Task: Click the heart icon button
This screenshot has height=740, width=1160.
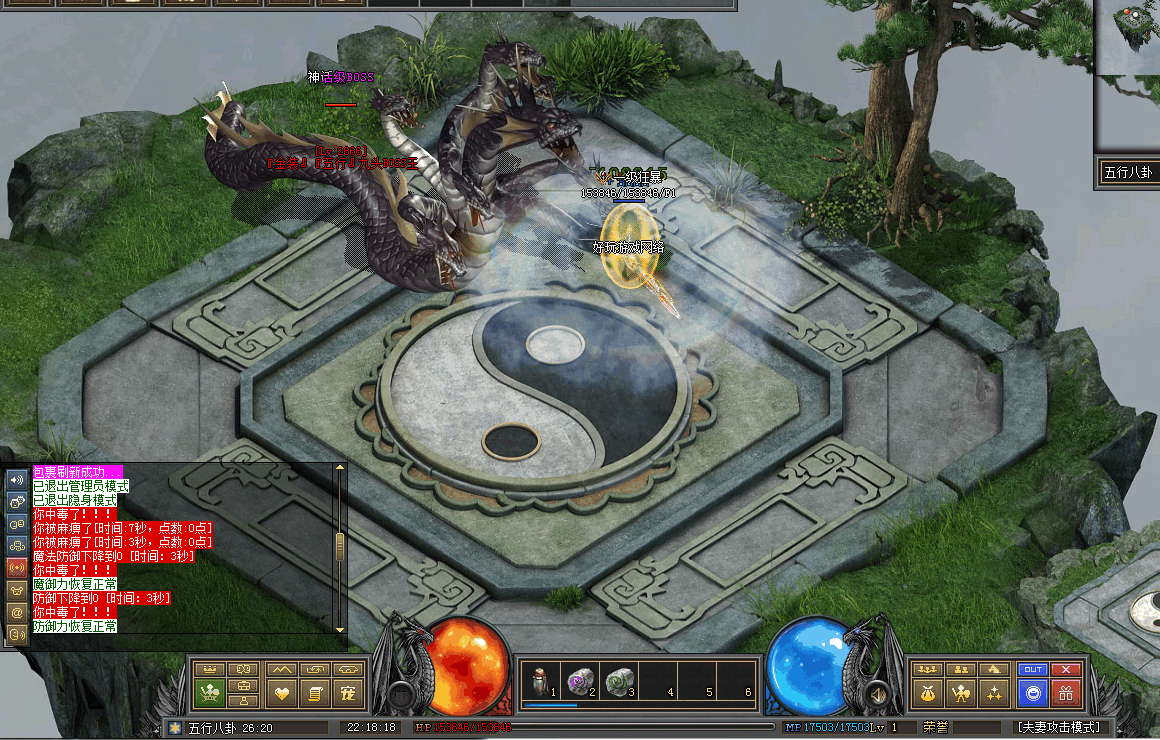Action: 281,692
